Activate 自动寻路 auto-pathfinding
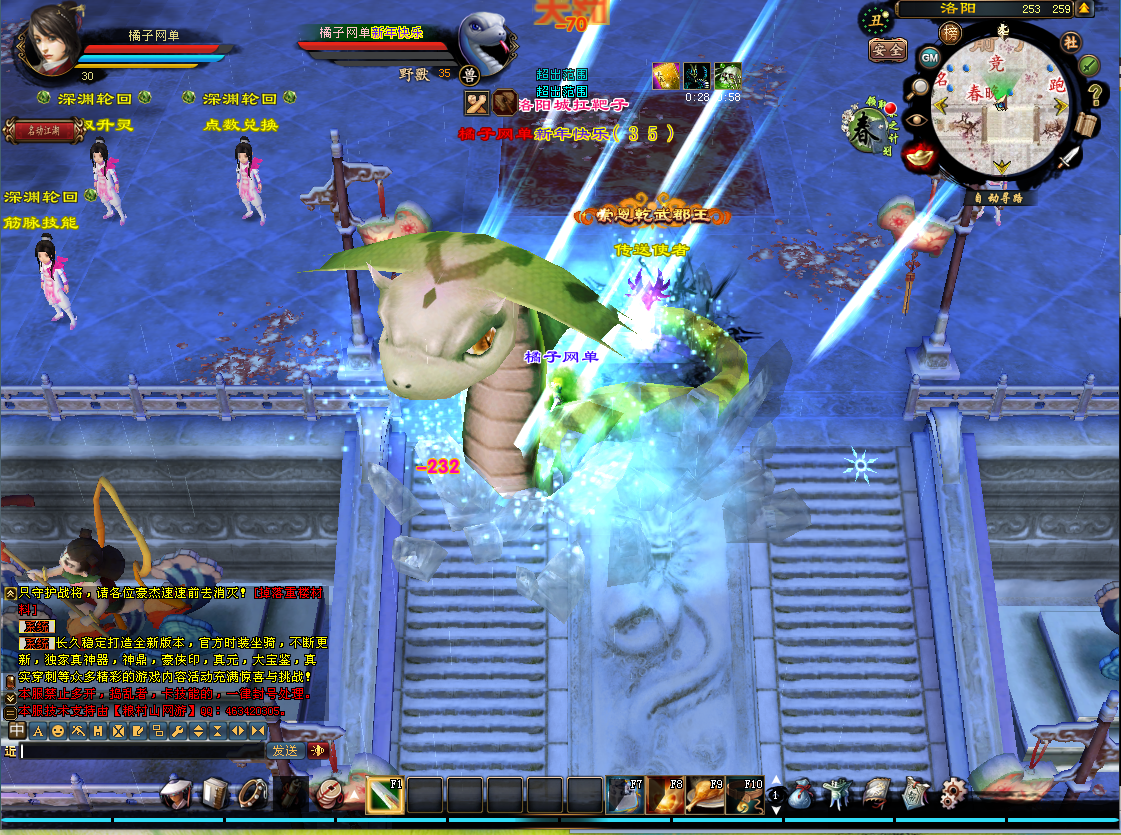Image resolution: width=1121 pixels, height=835 pixels. point(999,198)
